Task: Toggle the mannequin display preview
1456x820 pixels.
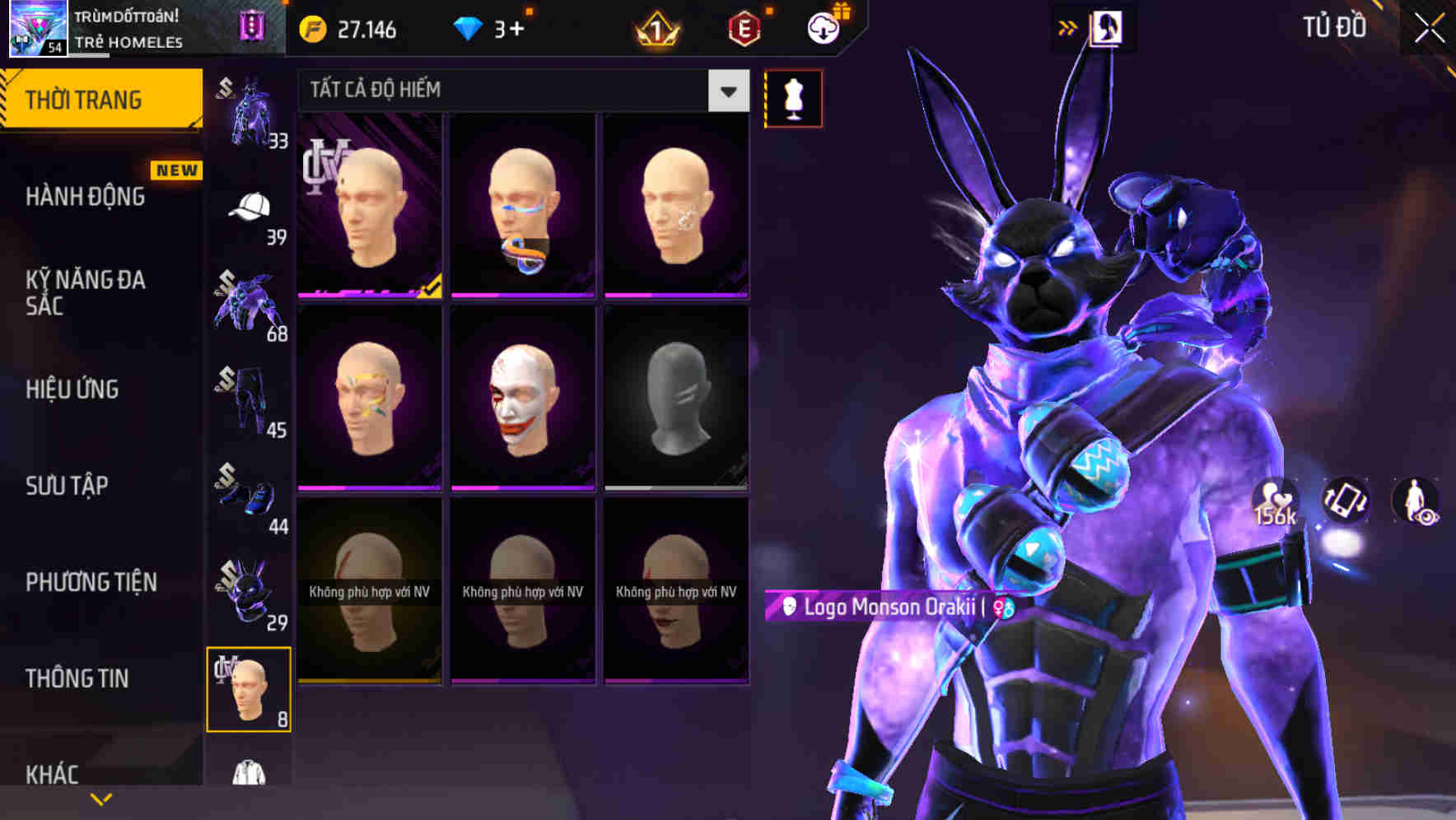Action: (793, 97)
